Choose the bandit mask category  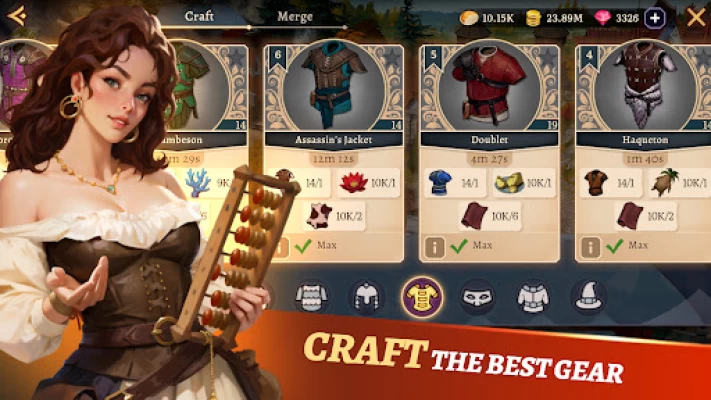coord(478,295)
